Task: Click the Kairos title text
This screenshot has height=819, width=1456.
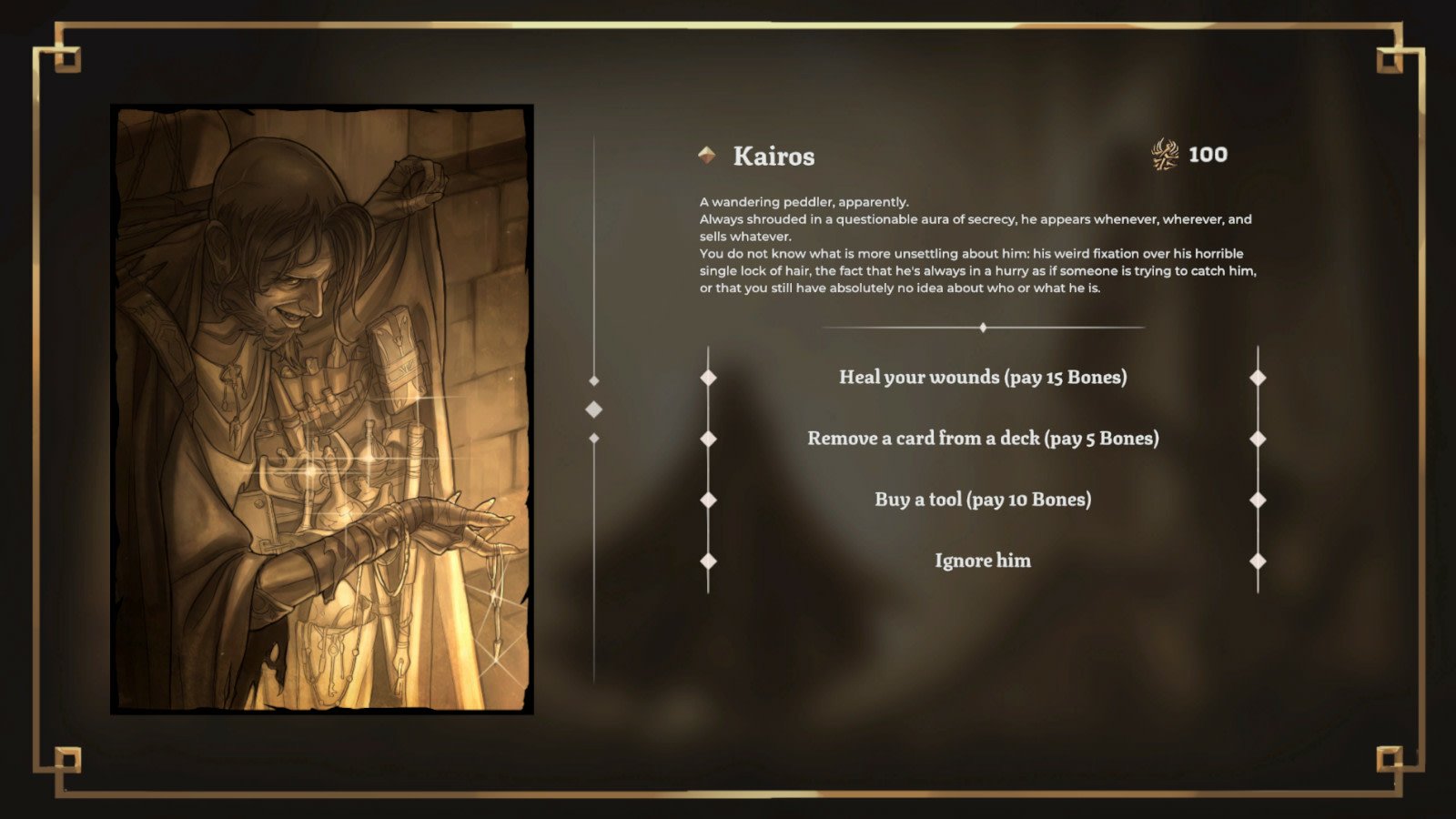Action: 774,156
